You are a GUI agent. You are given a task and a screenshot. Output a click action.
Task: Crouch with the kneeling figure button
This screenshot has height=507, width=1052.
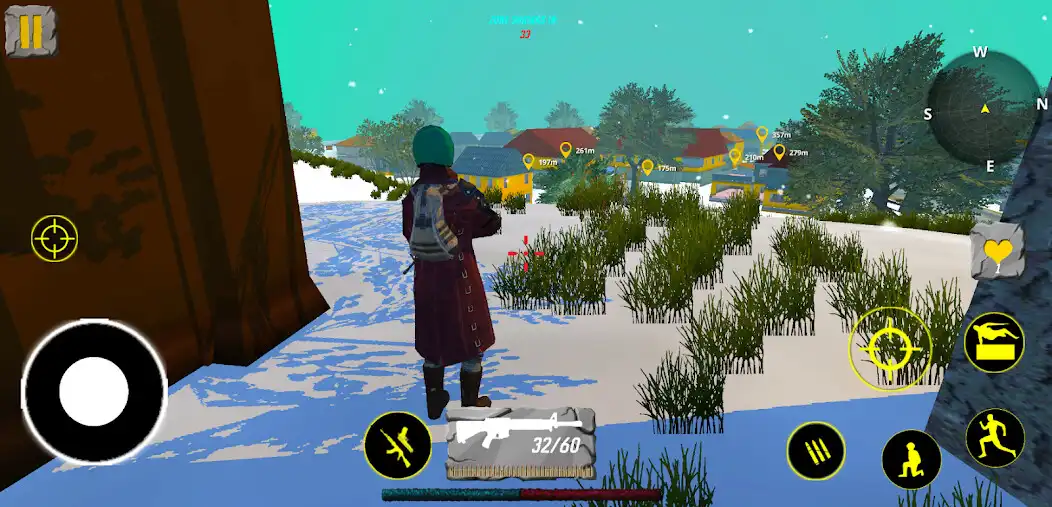(x=910, y=459)
